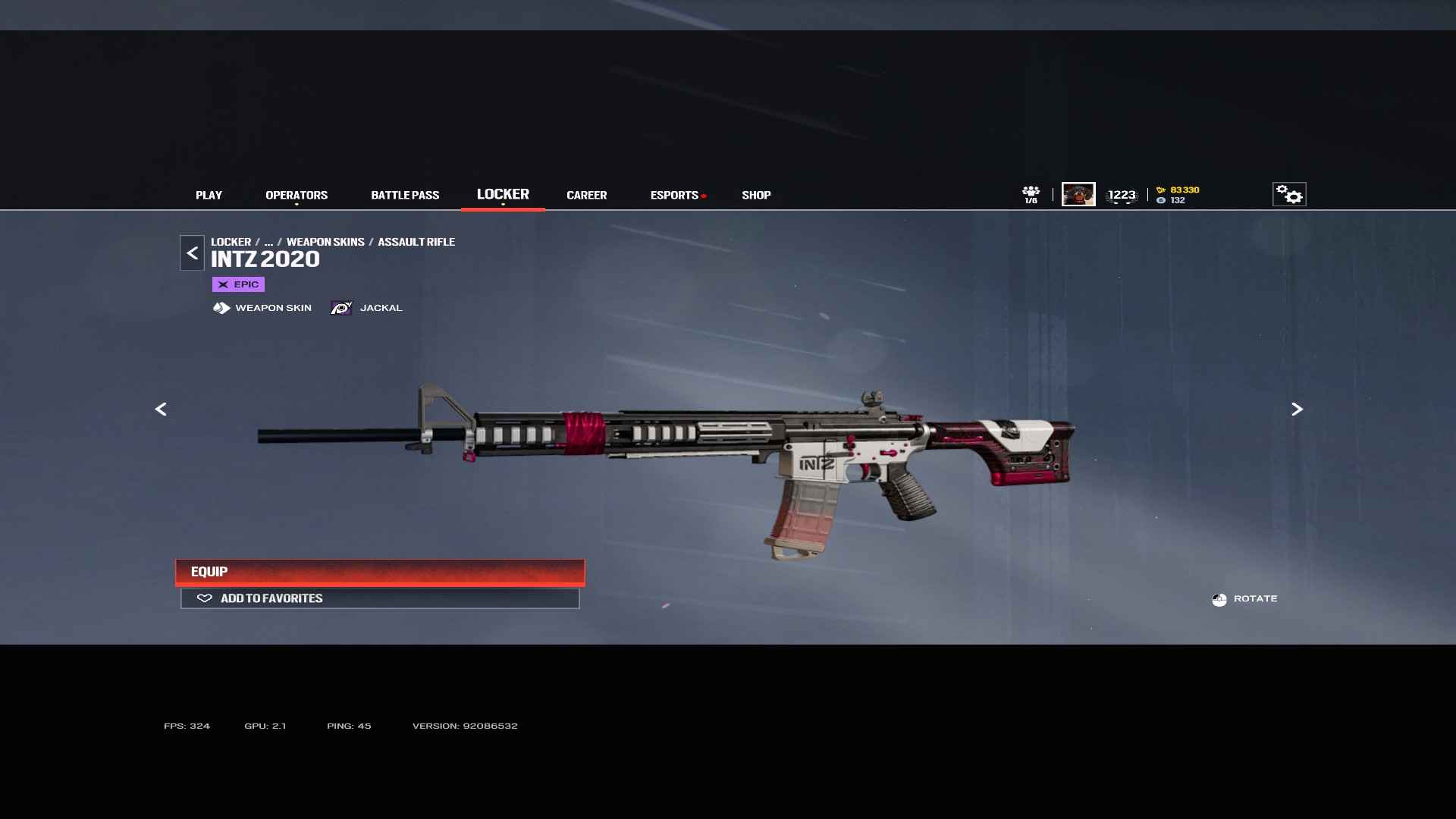Open the squad party icon
The width and height of the screenshot is (1456, 819).
pyautogui.click(x=1031, y=194)
